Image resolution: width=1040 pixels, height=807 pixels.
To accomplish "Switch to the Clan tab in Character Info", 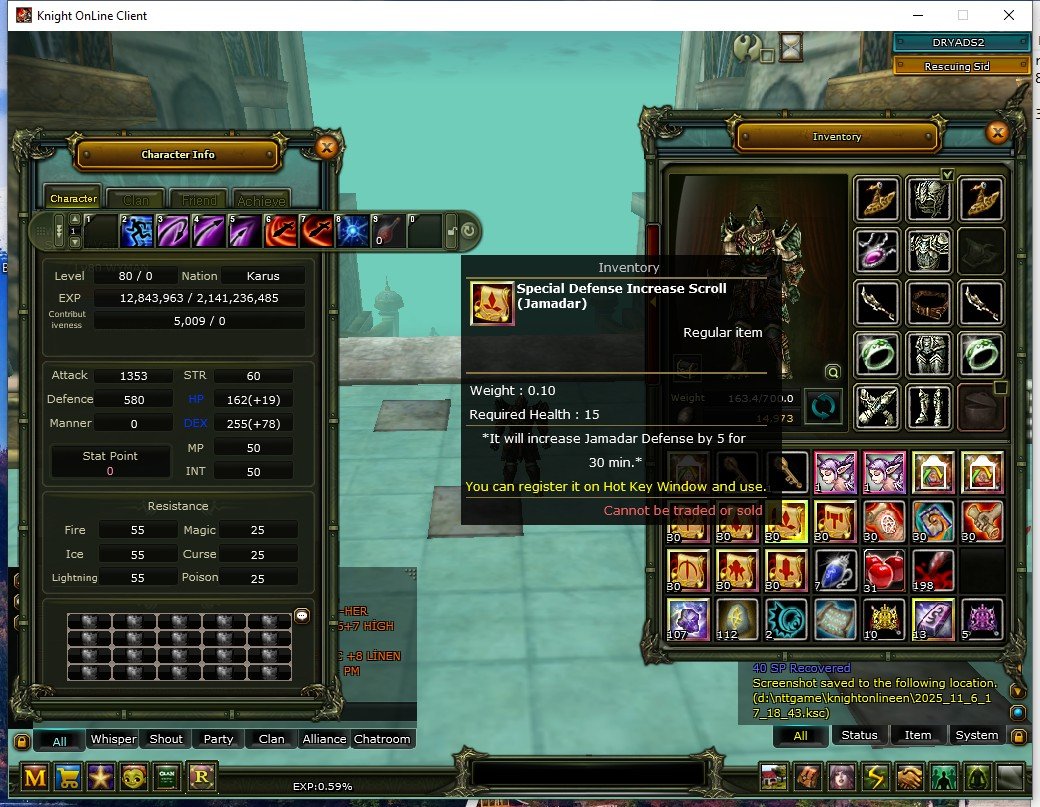I will pyautogui.click(x=136, y=199).
